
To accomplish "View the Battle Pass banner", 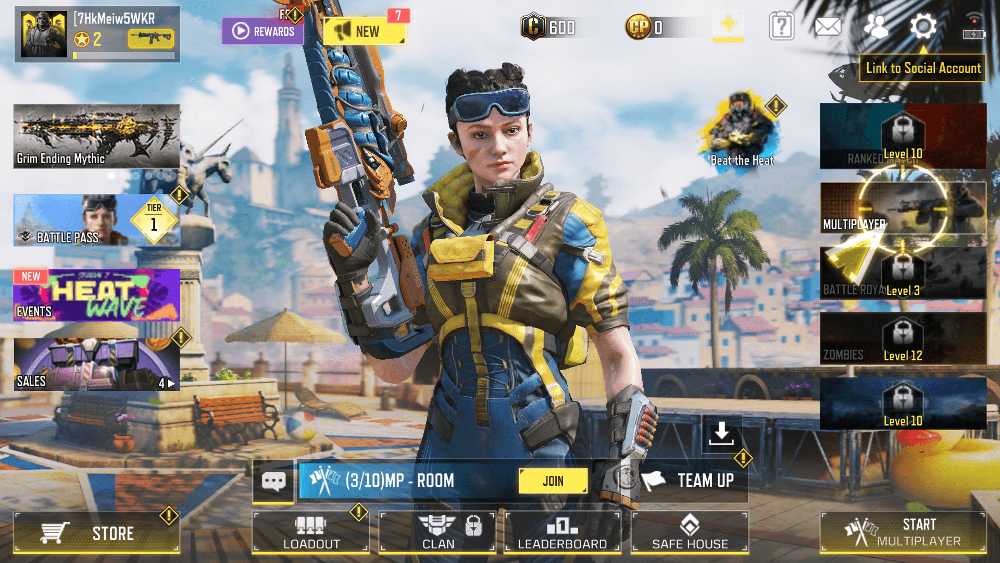I will point(97,220).
